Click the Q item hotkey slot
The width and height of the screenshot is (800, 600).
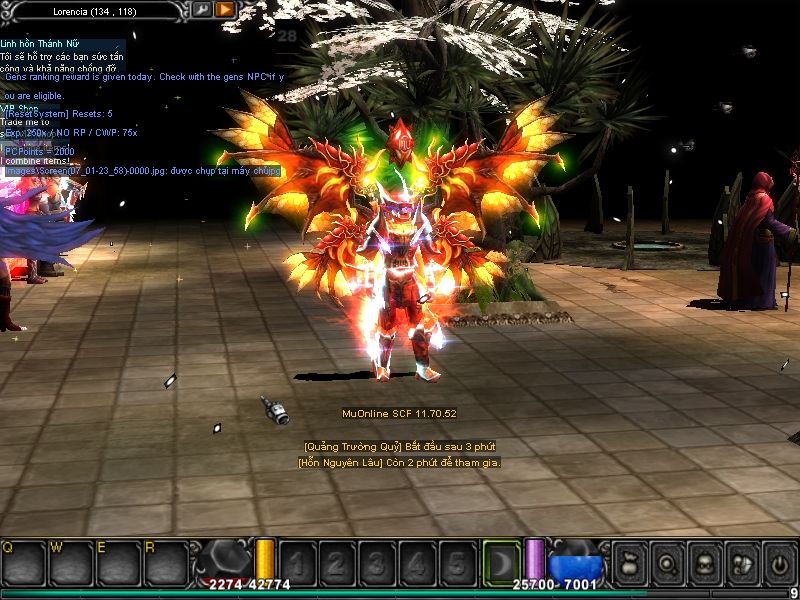pyautogui.click(x=23, y=562)
